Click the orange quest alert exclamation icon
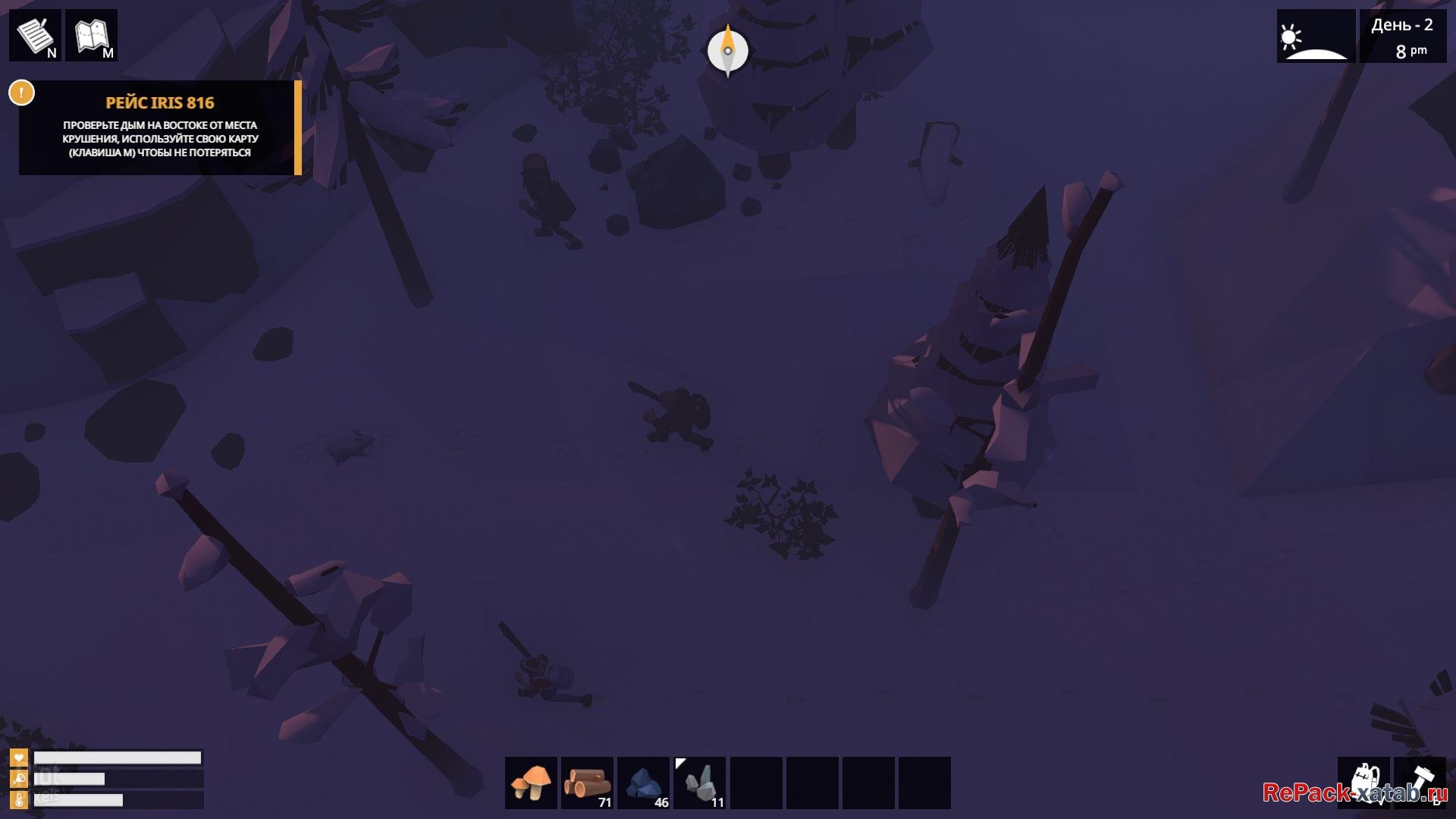This screenshot has height=819, width=1456. coord(21,93)
